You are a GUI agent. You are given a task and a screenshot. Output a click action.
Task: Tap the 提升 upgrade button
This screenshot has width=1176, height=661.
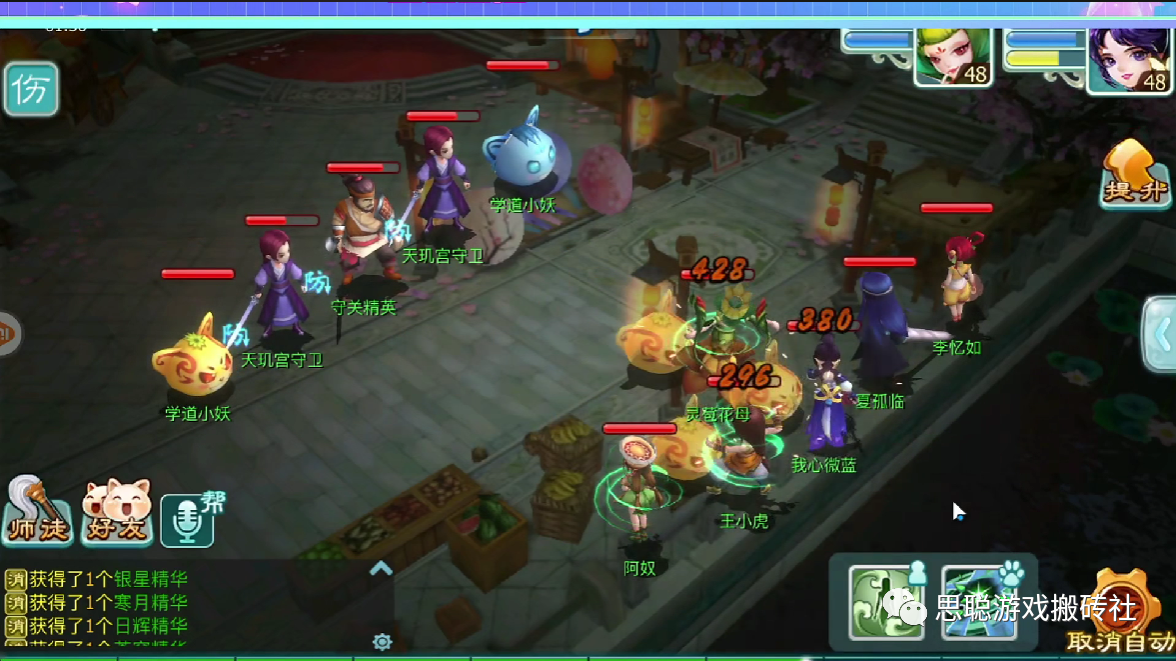click(x=1135, y=174)
